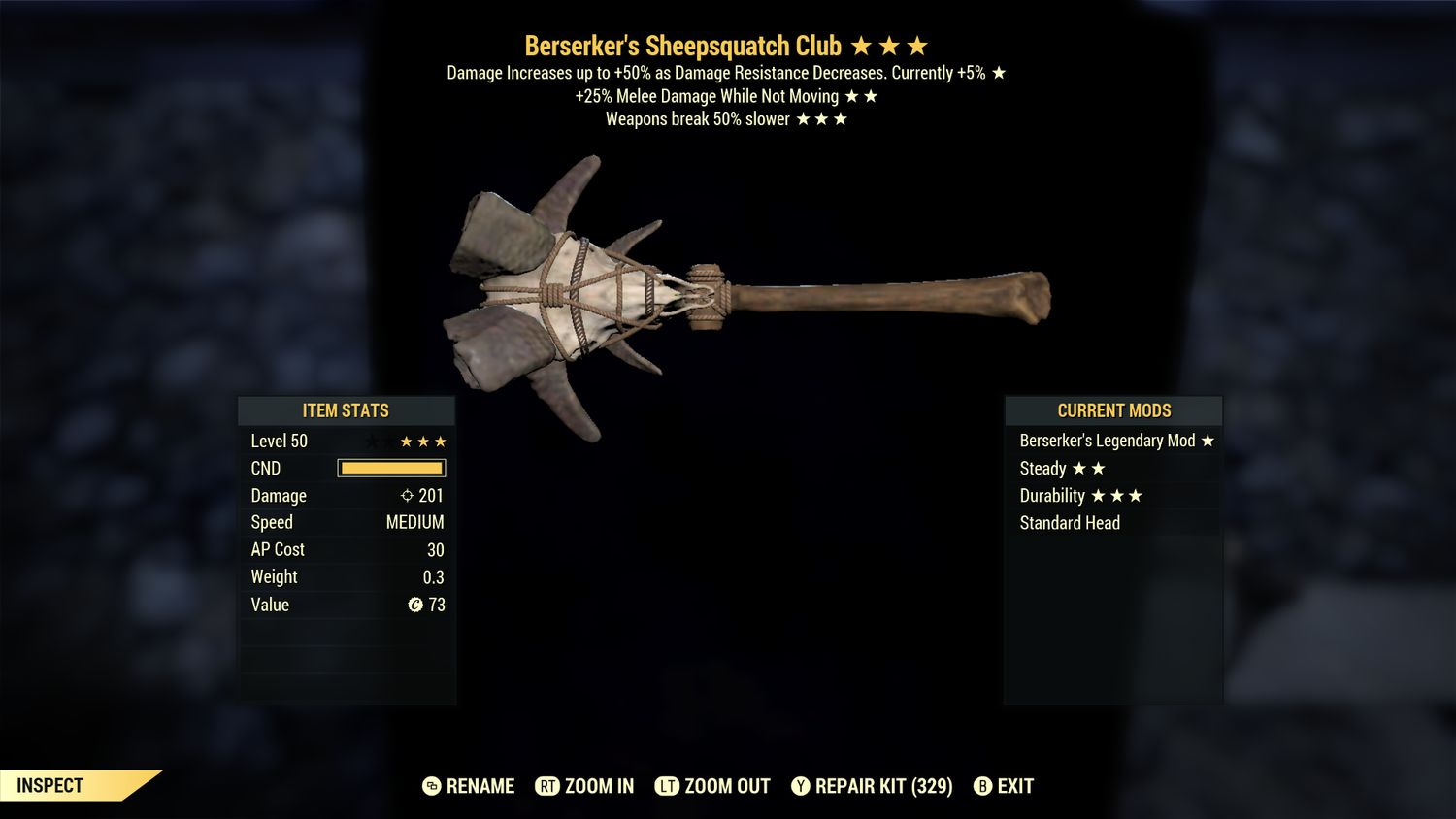Screen dimensions: 1456x819
Task: Expand the Current Mods panel header
Action: pyautogui.click(x=1112, y=409)
